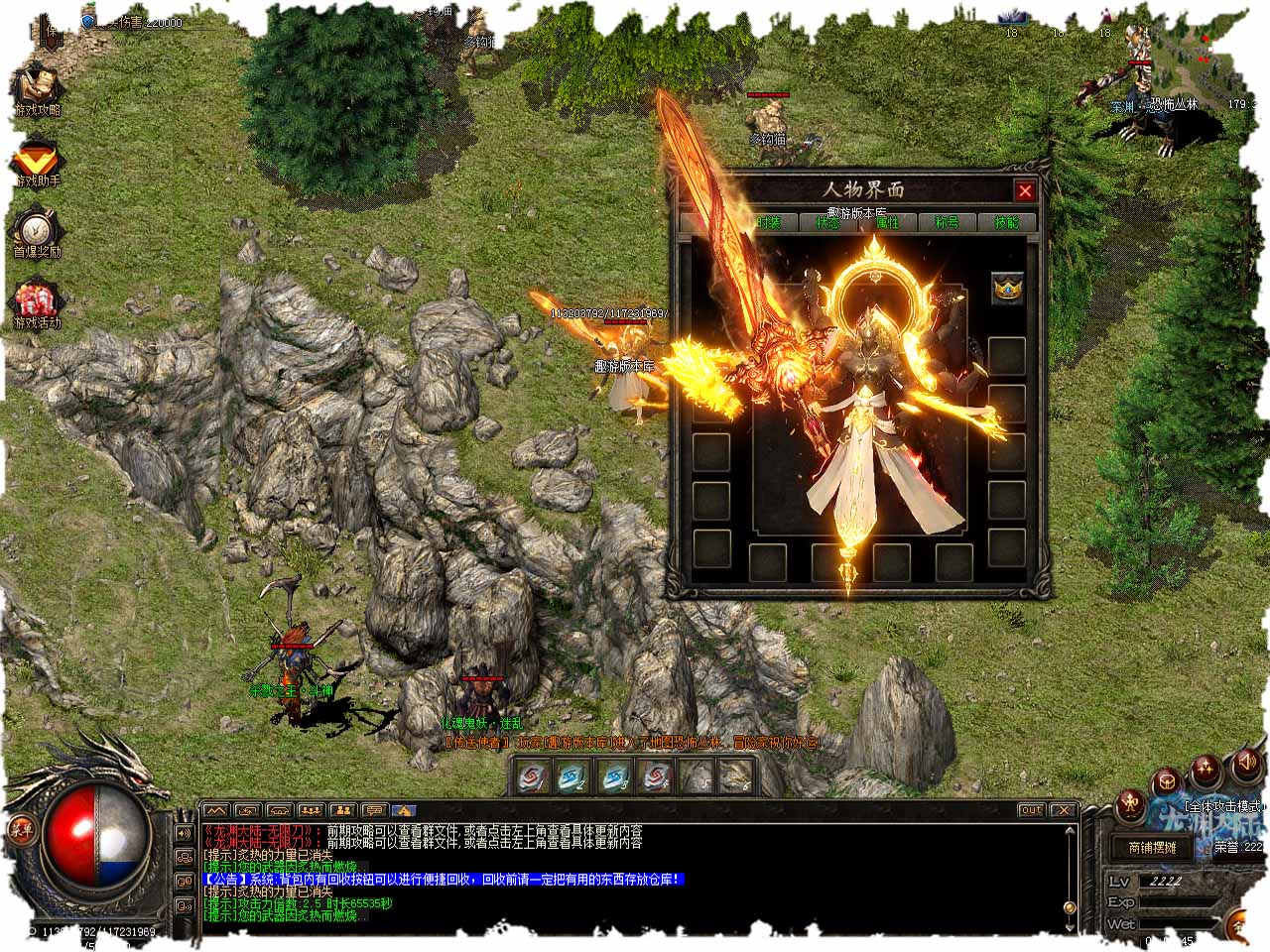Image resolution: width=1270 pixels, height=952 pixels.
Task: Select the 属性 tab
Action: point(887,223)
